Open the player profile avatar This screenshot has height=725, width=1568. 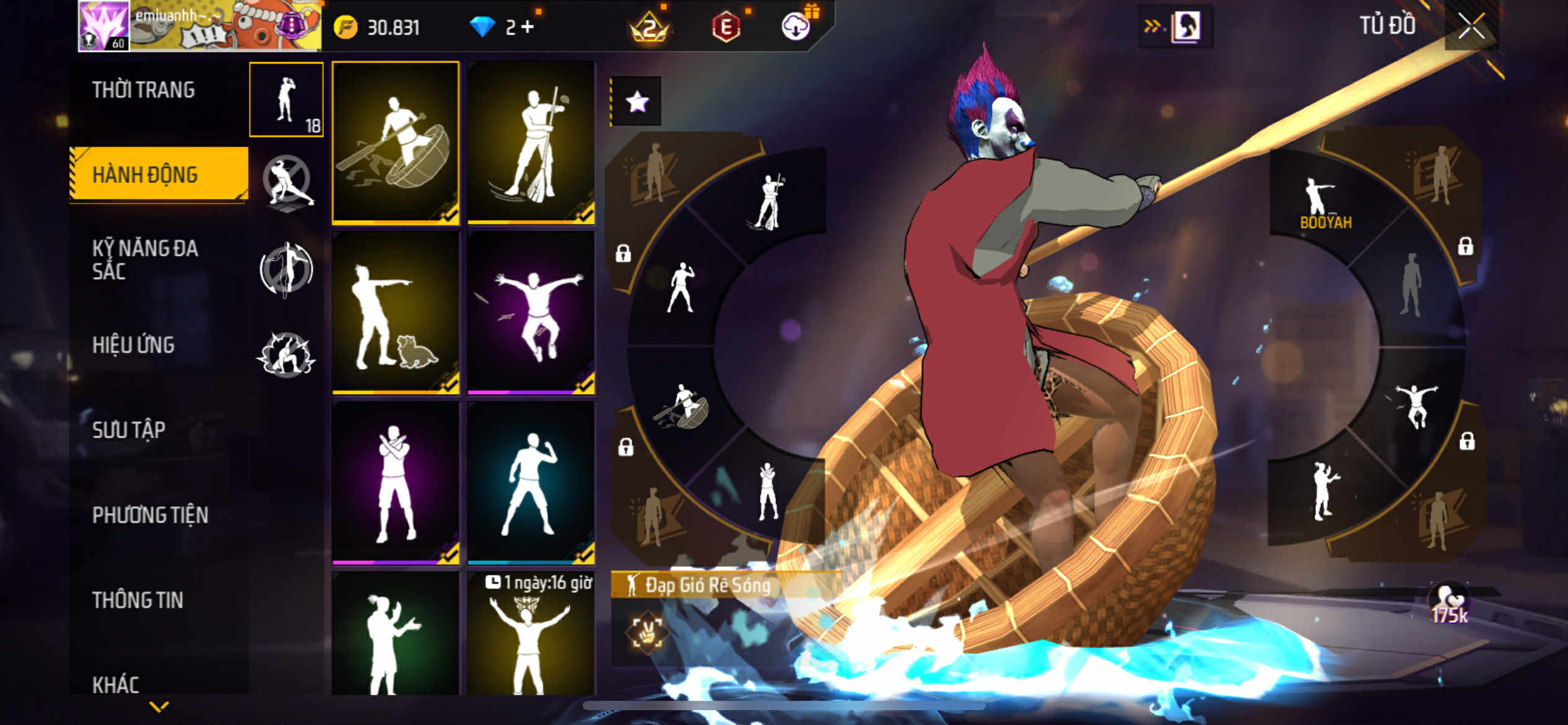pyautogui.click(x=103, y=26)
